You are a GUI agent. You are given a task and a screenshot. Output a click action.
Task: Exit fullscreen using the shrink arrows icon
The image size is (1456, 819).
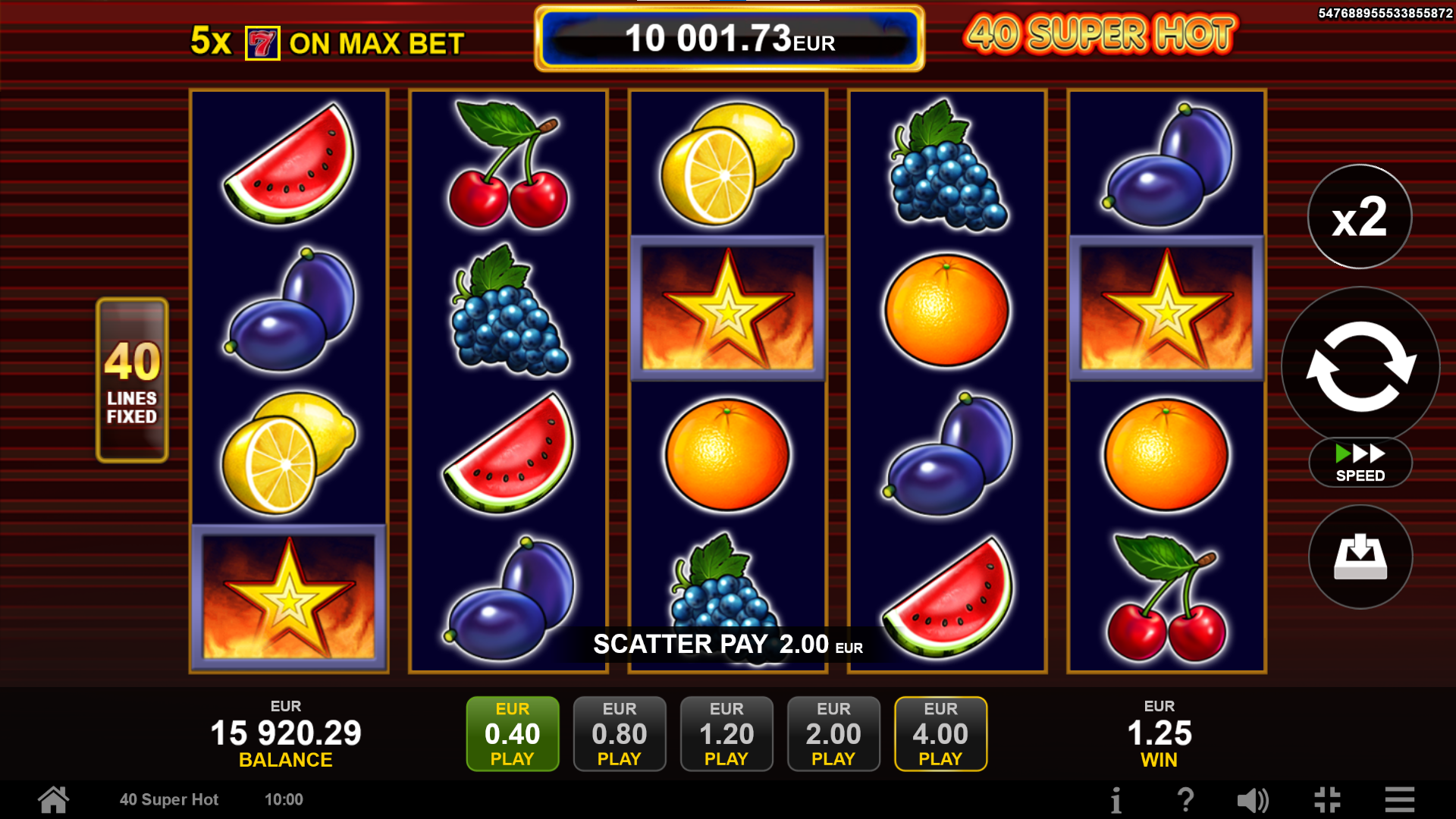(x=1327, y=799)
